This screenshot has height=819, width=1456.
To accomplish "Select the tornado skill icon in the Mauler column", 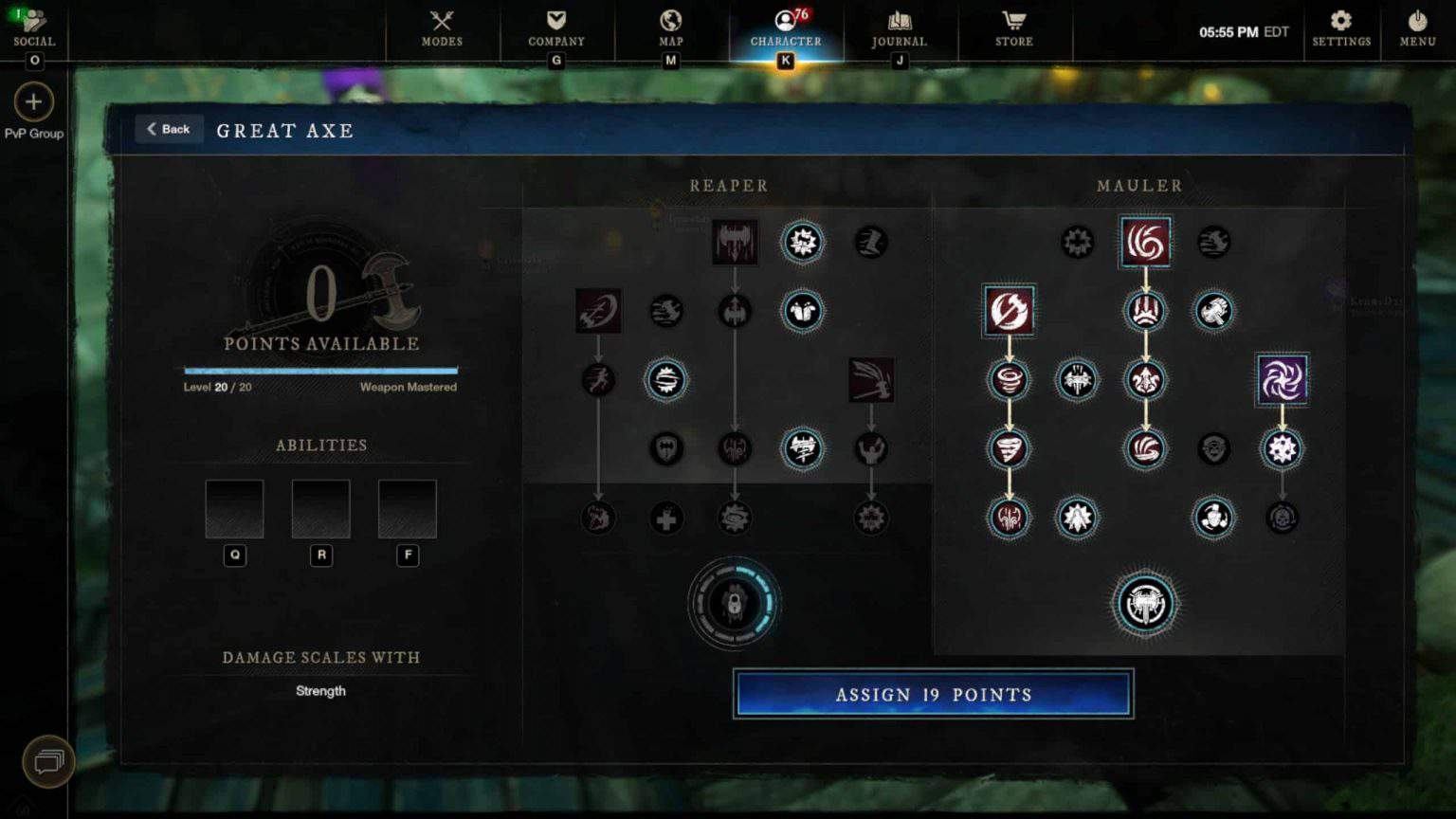I will click(x=1008, y=448).
